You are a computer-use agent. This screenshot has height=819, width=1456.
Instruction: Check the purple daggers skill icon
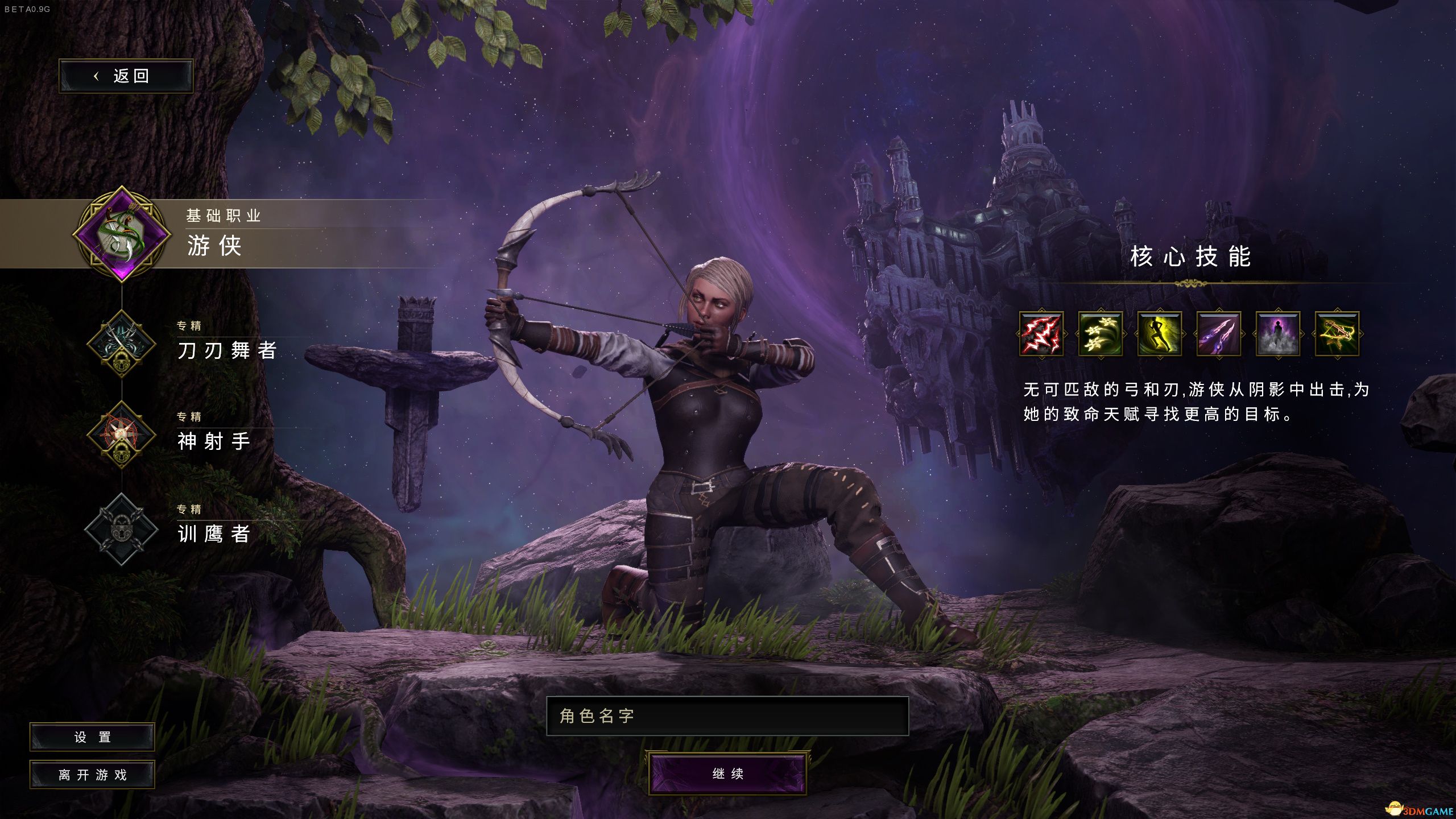point(1218,334)
